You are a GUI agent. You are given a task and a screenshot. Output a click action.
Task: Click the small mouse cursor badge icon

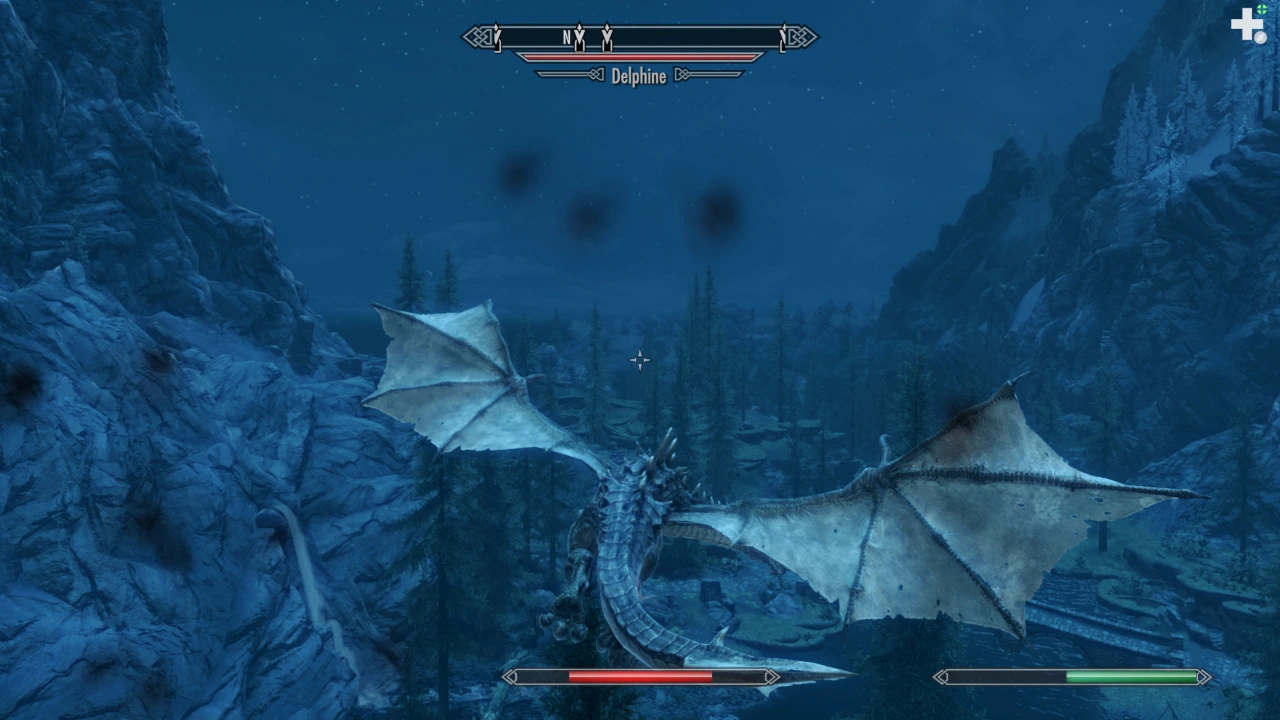(x=1260, y=37)
